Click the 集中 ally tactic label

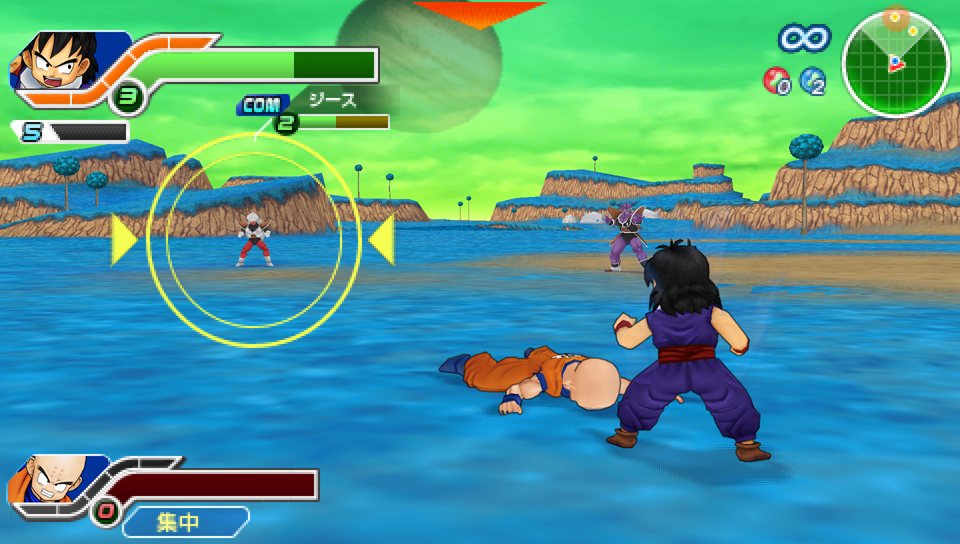[185, 521]
